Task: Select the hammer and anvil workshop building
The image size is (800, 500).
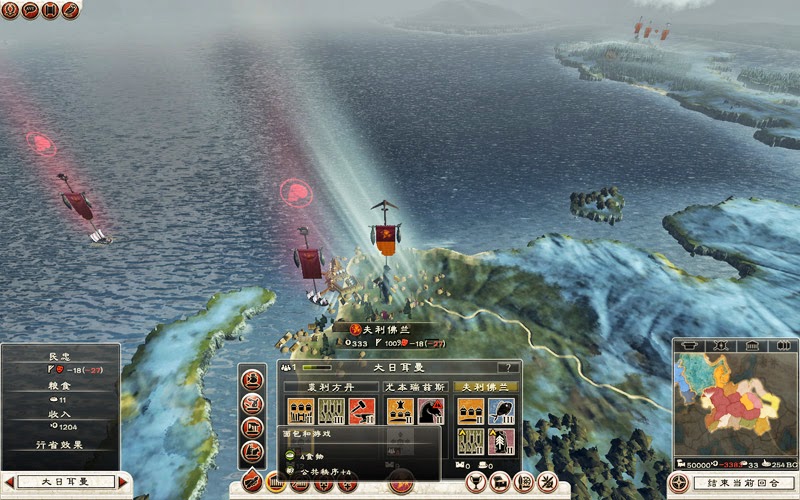Action: point(362,411)
